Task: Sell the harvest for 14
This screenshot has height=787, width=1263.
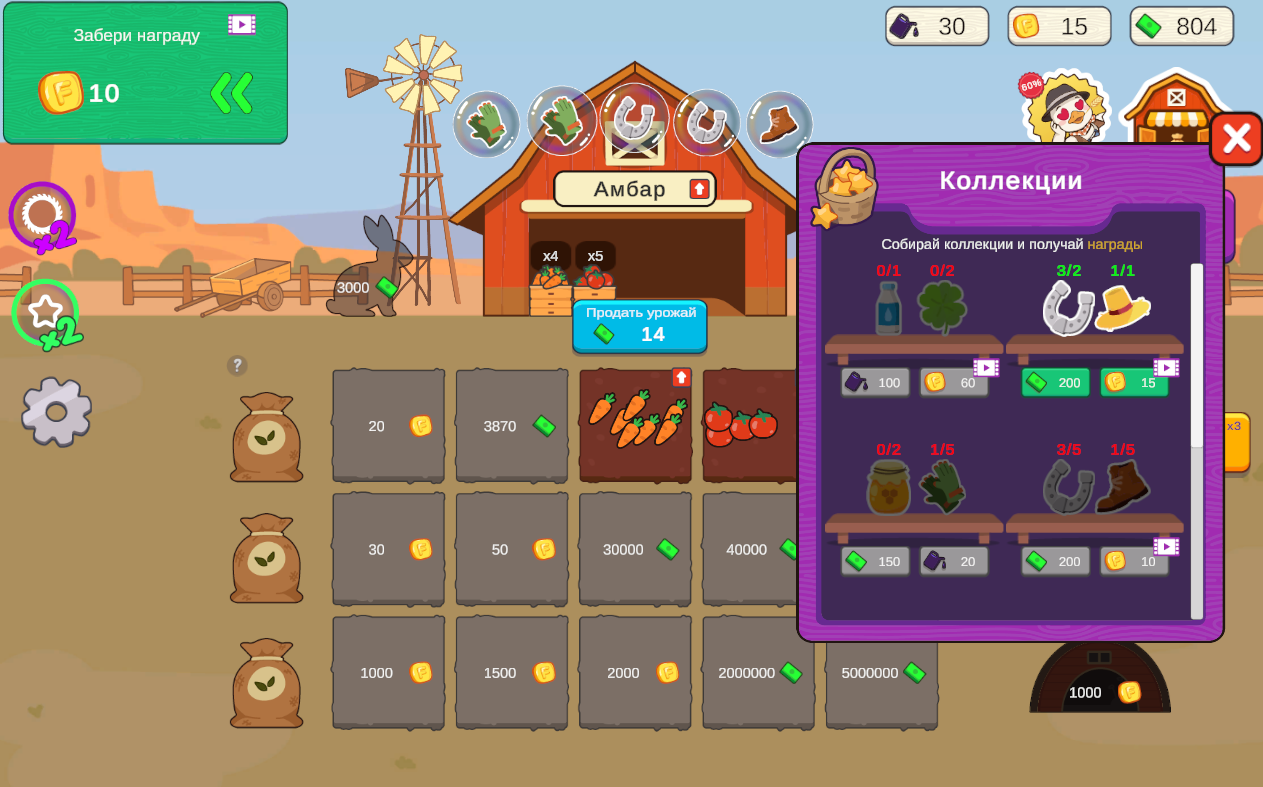Action: 640,326
